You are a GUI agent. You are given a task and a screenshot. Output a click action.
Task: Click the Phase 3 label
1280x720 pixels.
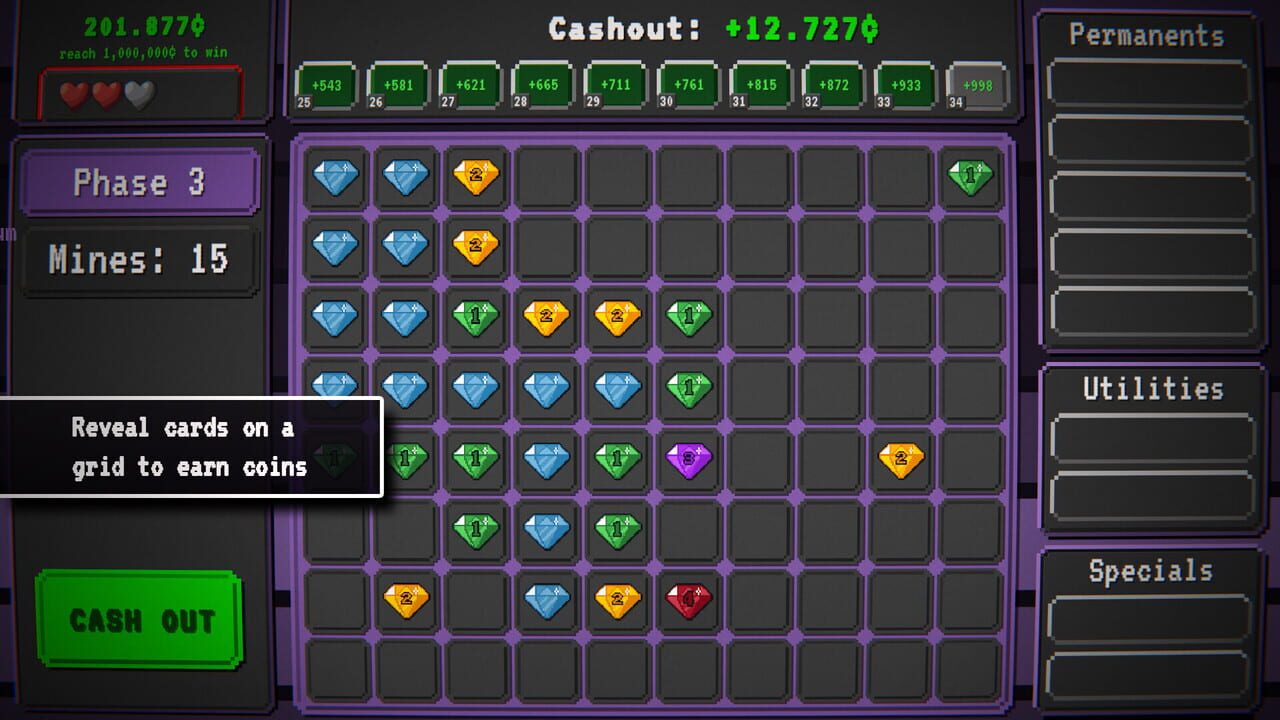coord(138,182)
